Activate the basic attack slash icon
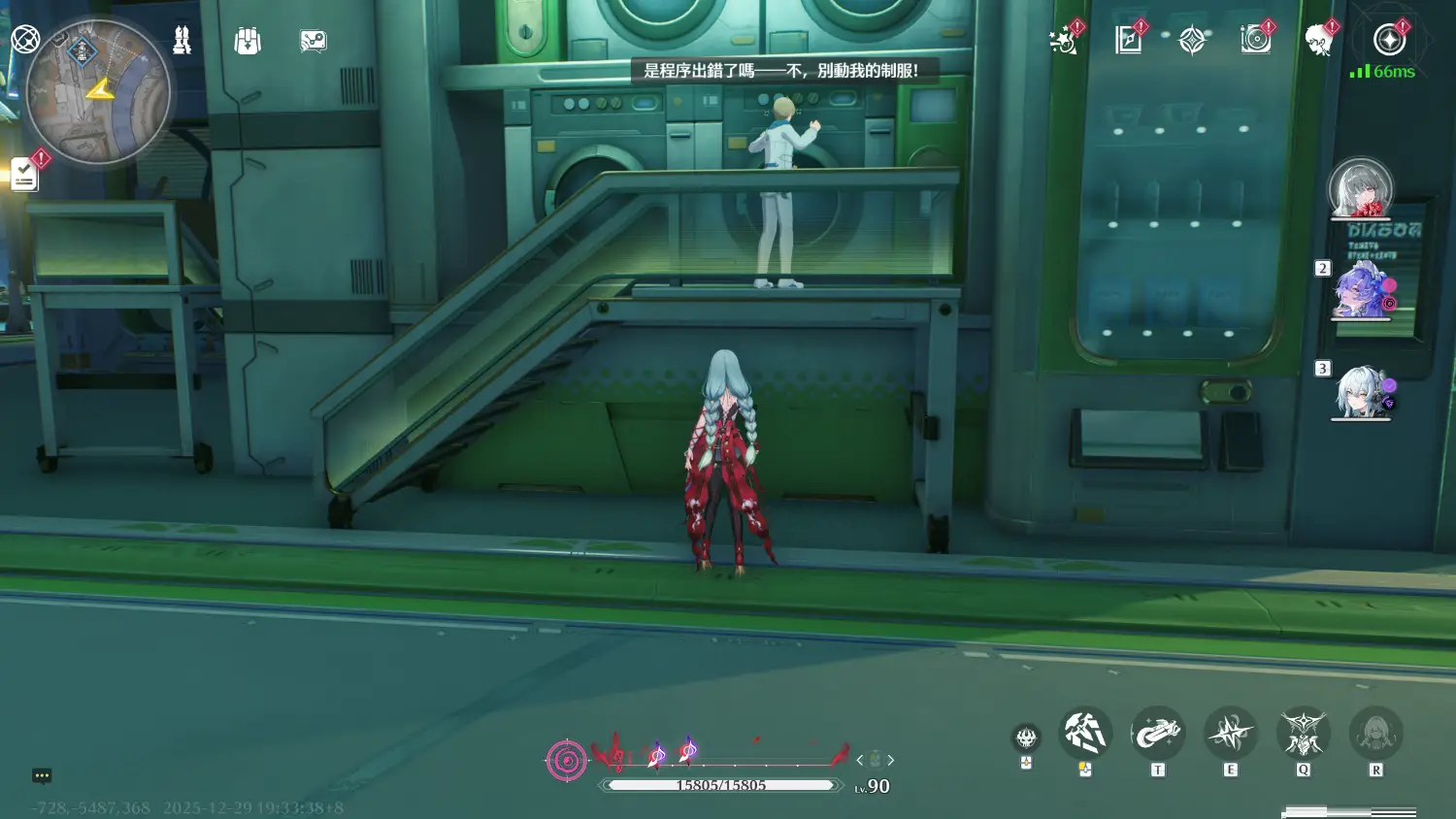This screenshot has width=1456, height=819. tap(1085, 733)
